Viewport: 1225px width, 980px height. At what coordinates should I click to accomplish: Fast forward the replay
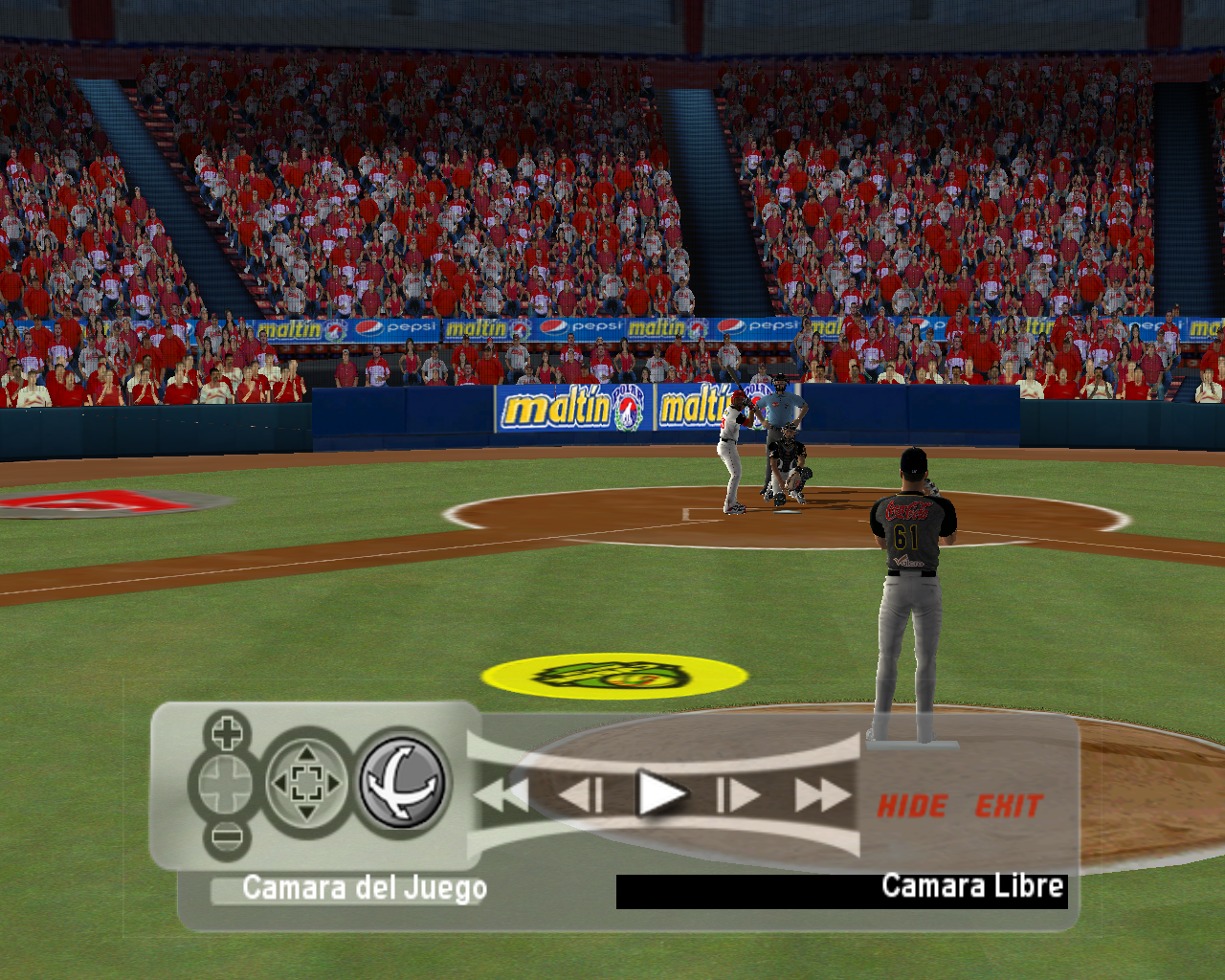click(822, 794)
